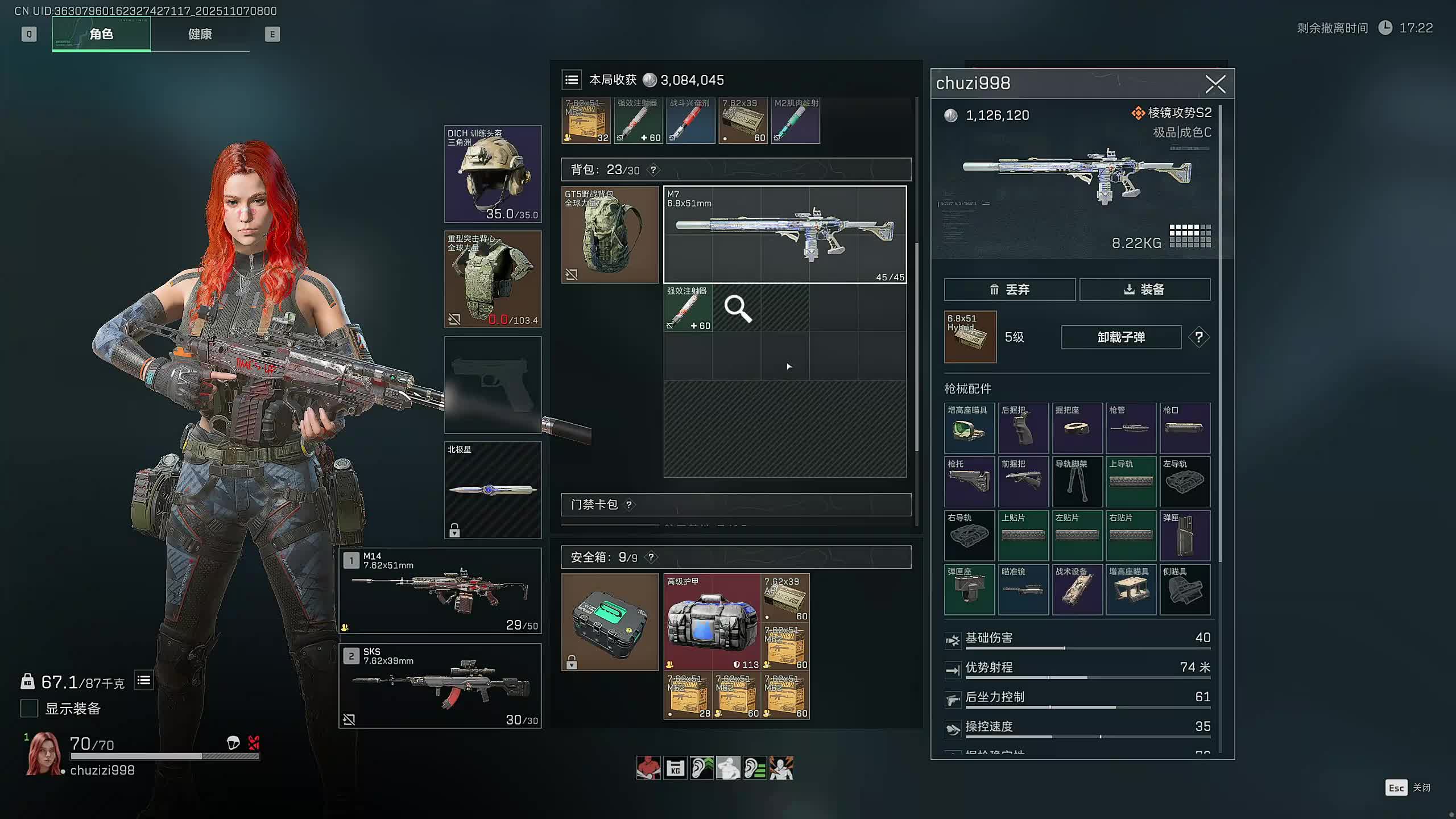The height and width of the screenshot is (819, 1456).
Task: Select the 6.8x51 Hybrid ammo icon
Action: point(970,337)
